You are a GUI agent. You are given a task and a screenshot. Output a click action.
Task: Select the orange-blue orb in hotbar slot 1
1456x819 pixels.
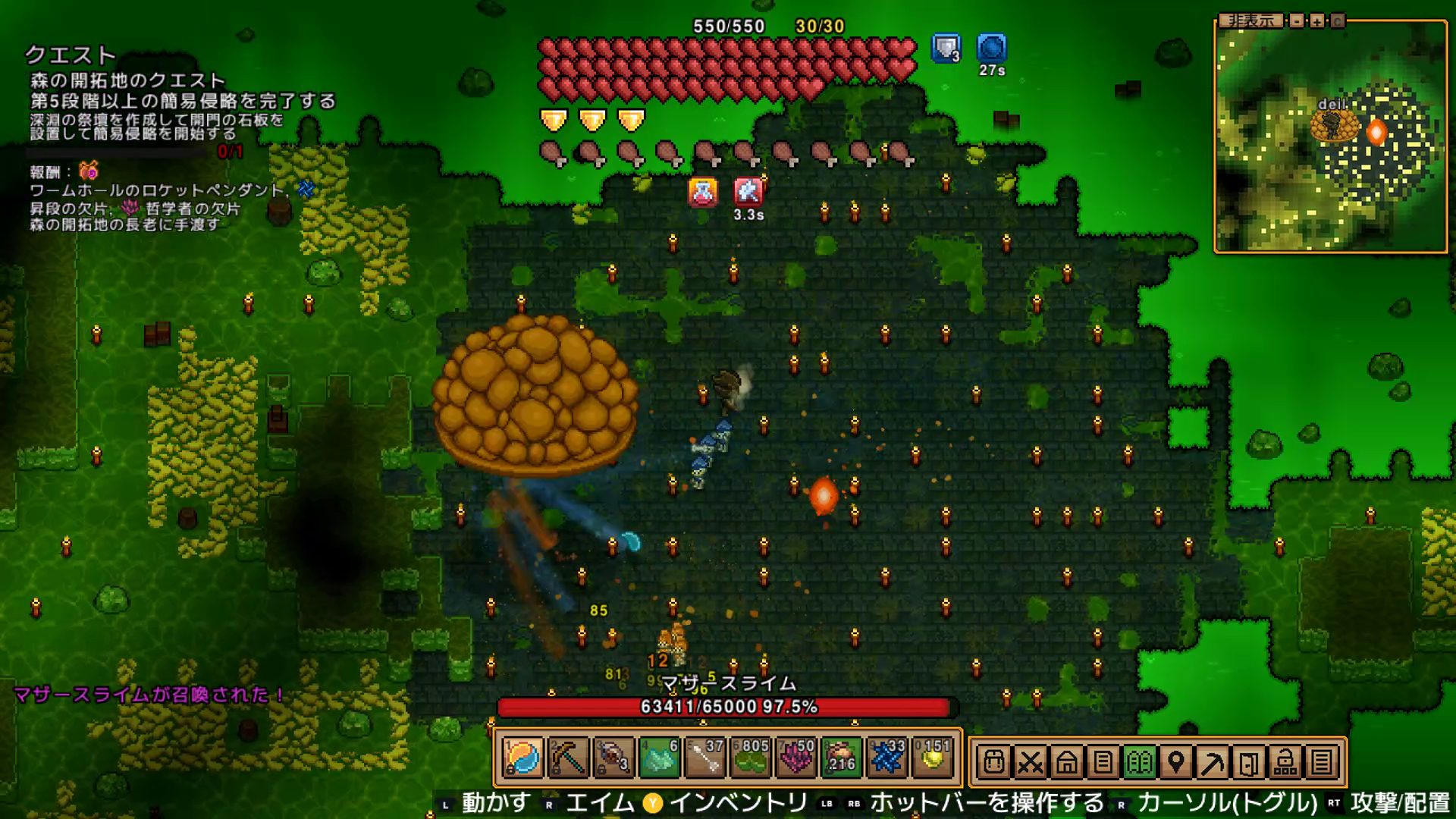522,758
